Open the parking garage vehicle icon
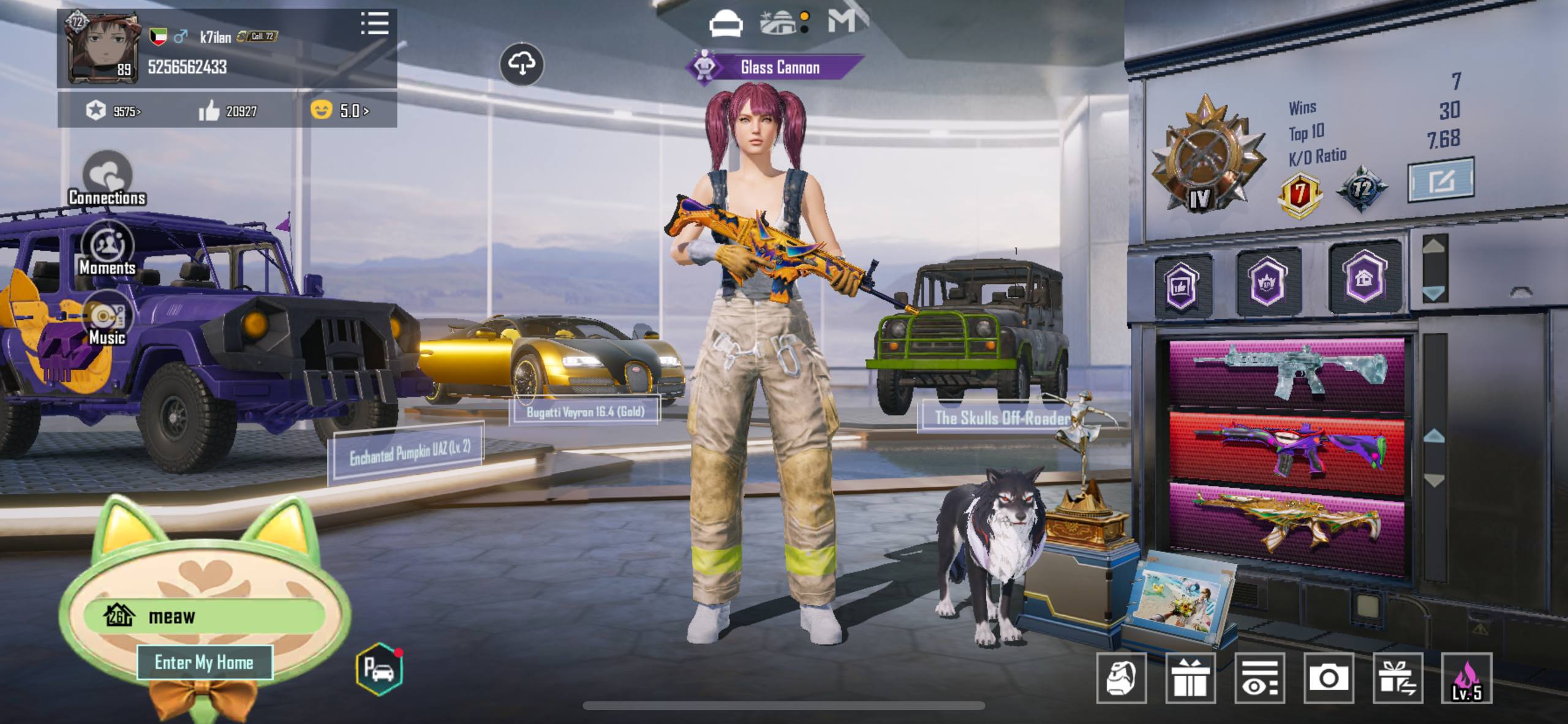Image resolution: width=1568 pixels, height=724 pixels. pyautogui.click(x=379, y=669)
